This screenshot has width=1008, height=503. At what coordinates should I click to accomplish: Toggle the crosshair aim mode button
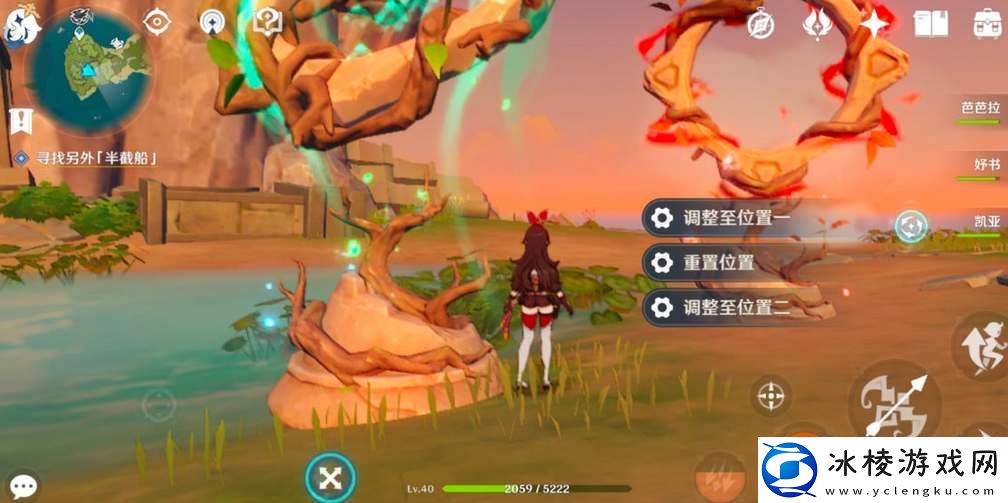[770, 396]
